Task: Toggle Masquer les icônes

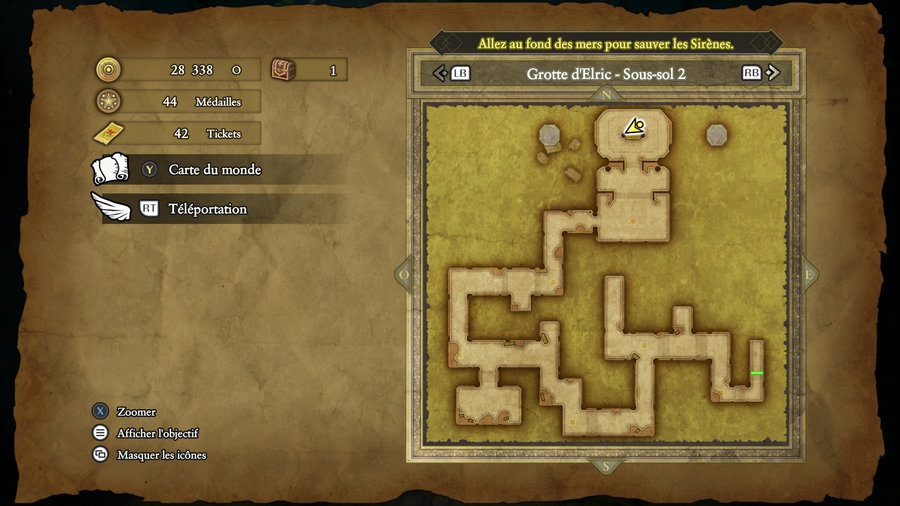Action: click(x=161, y=455)
